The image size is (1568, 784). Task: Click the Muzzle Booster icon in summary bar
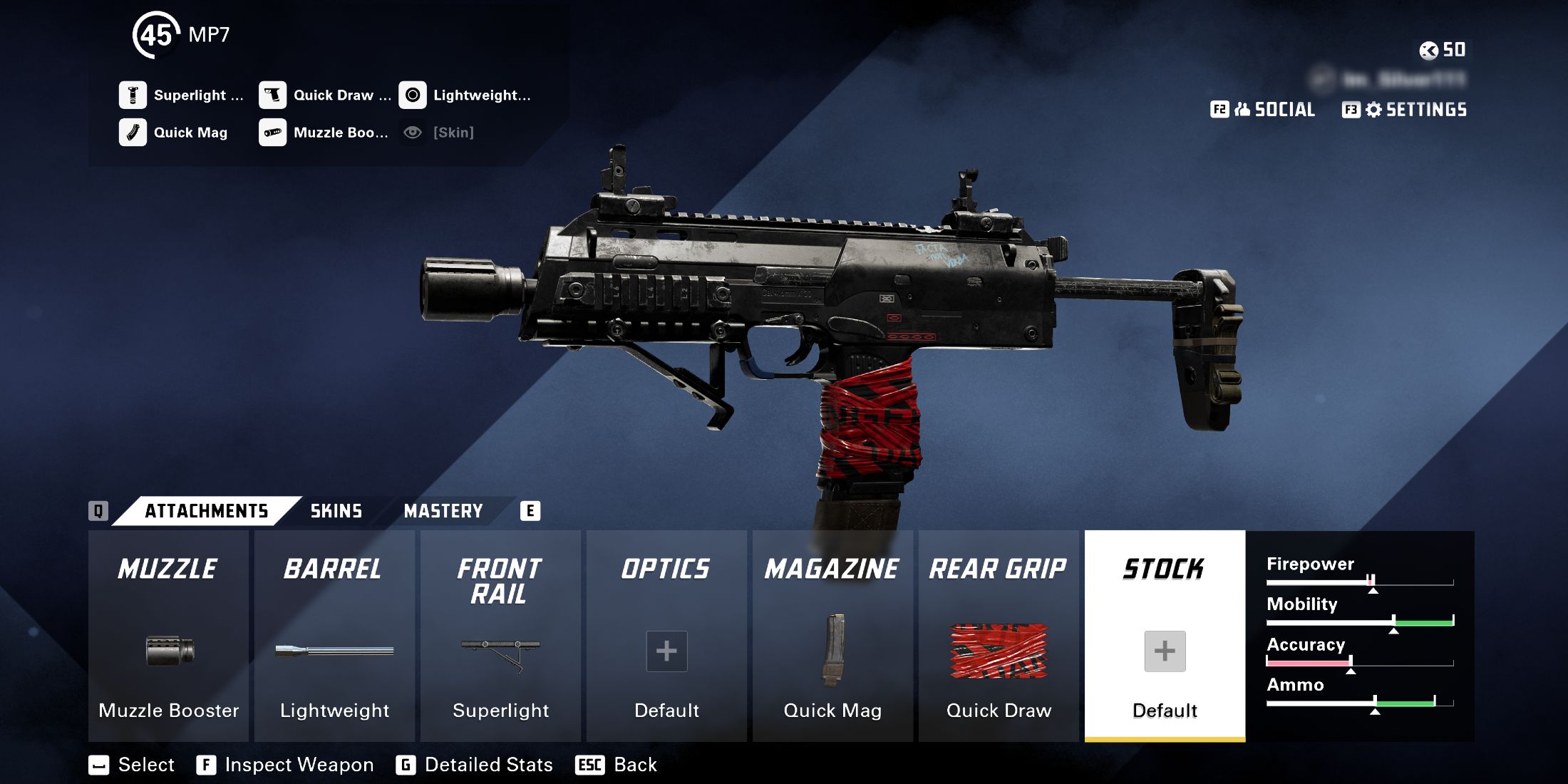(x=272, y=133)
